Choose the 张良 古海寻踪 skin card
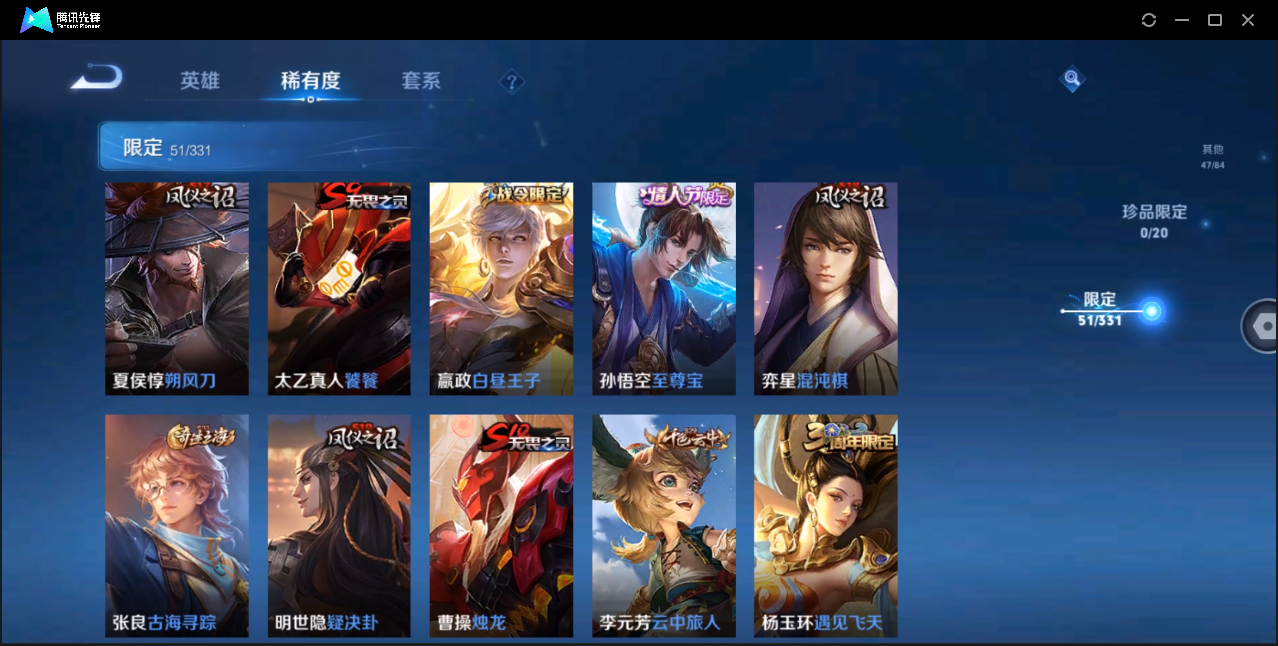Screen dimensions: 1278x646 177,526
